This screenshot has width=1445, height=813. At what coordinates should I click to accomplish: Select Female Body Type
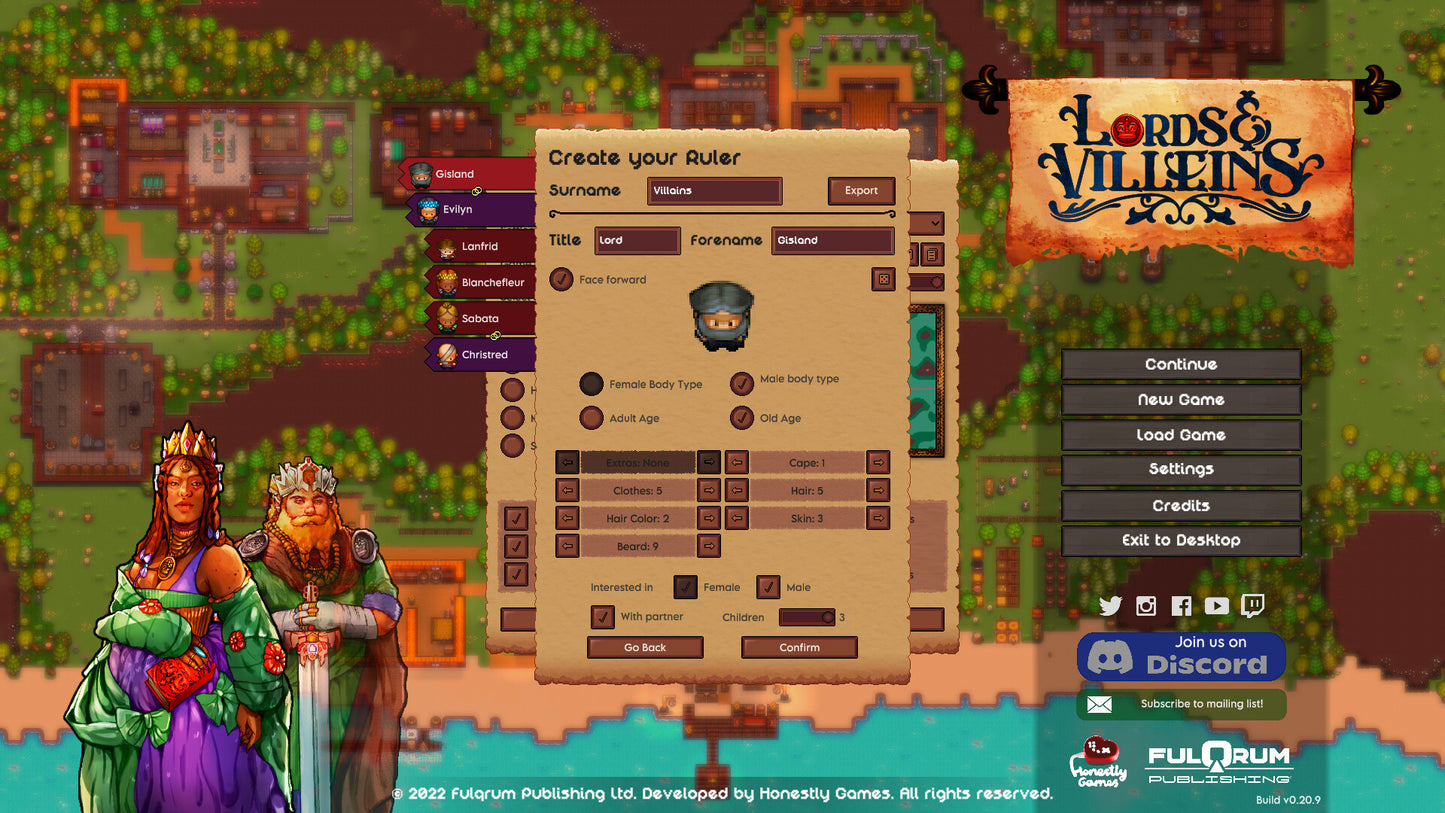[592, 384]
